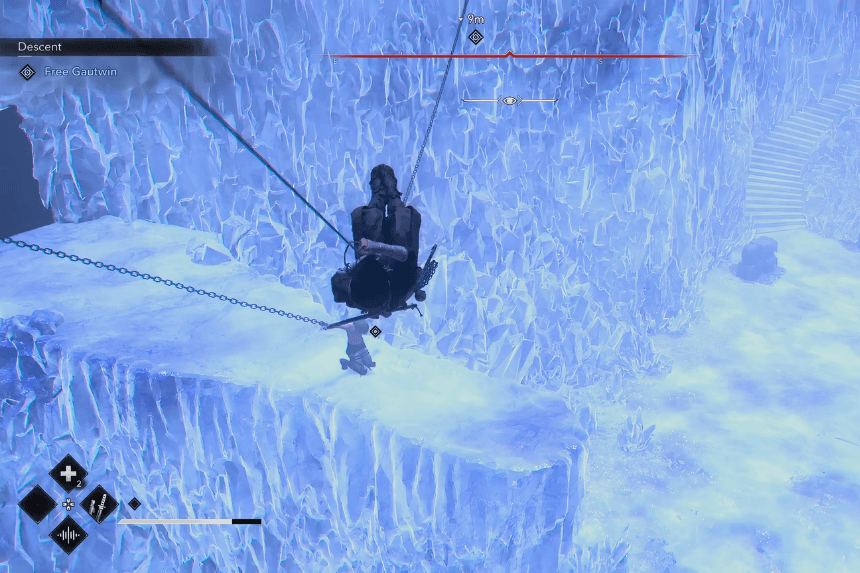Click the objective marker on the compass
The image size is (860, 573).
[x=476, y=37]
